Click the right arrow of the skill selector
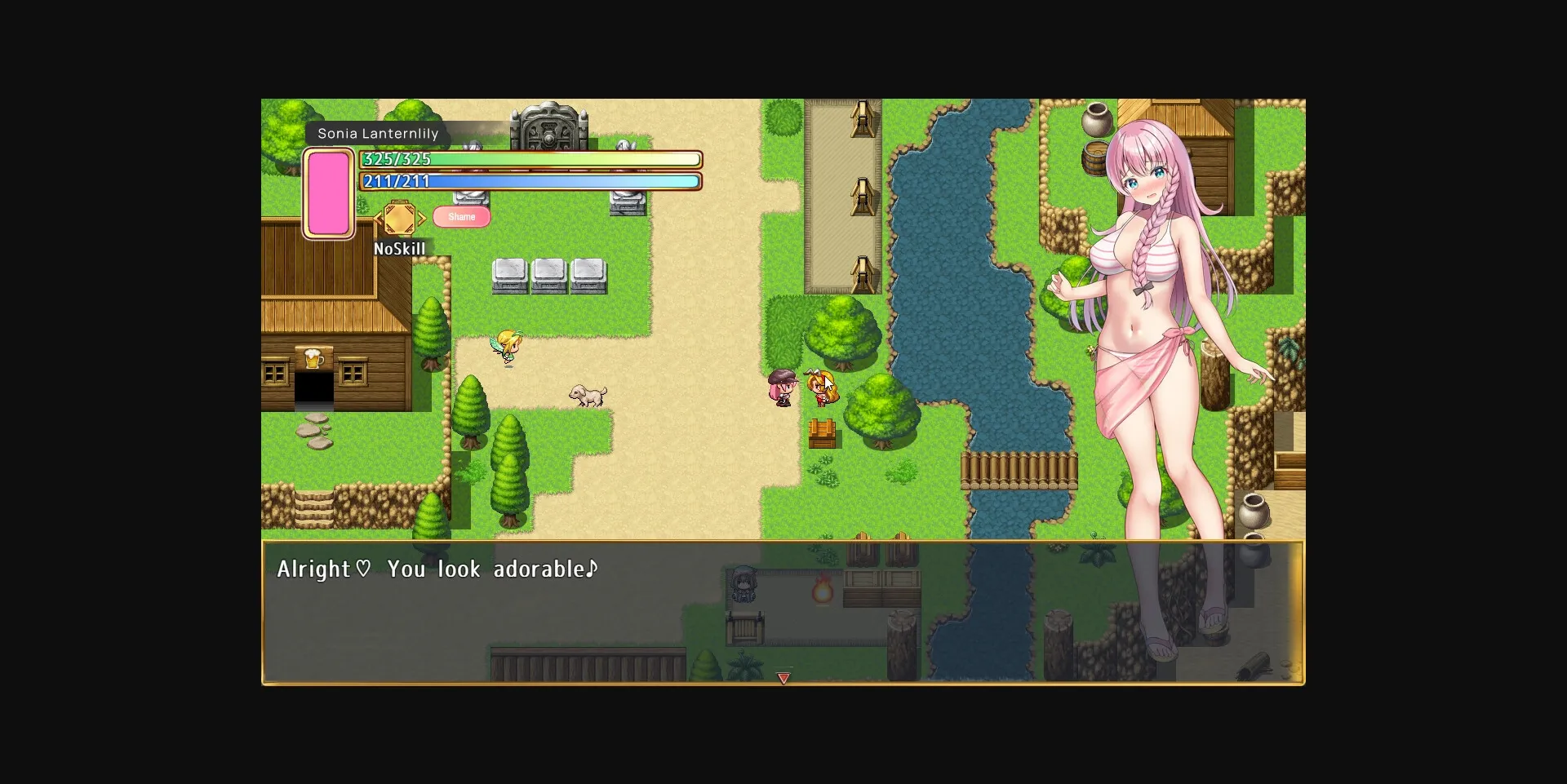 point(423,218)
